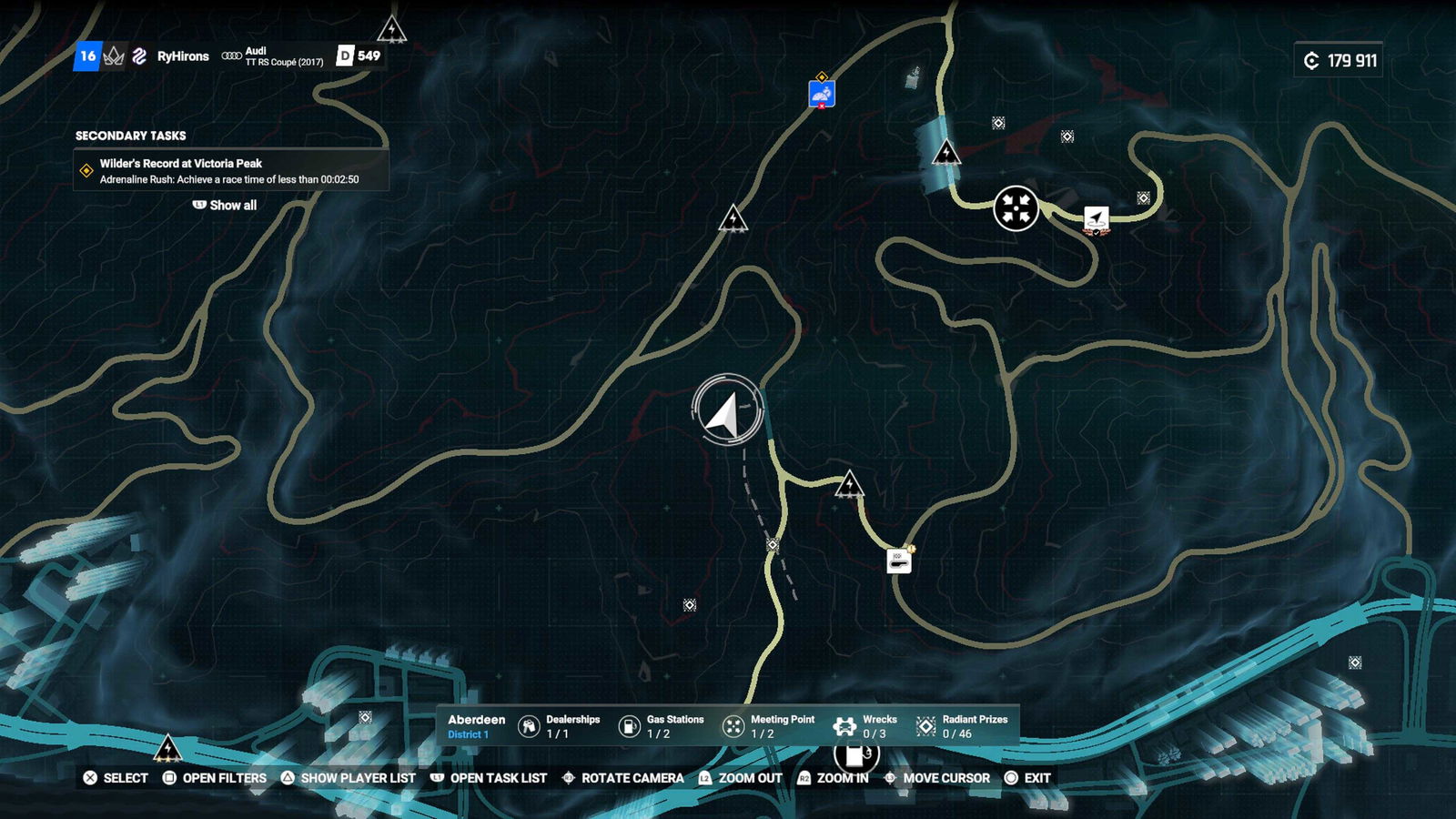Click the player position arrow on the map
Screen dimensions: 1456x819
coord(726,411)
